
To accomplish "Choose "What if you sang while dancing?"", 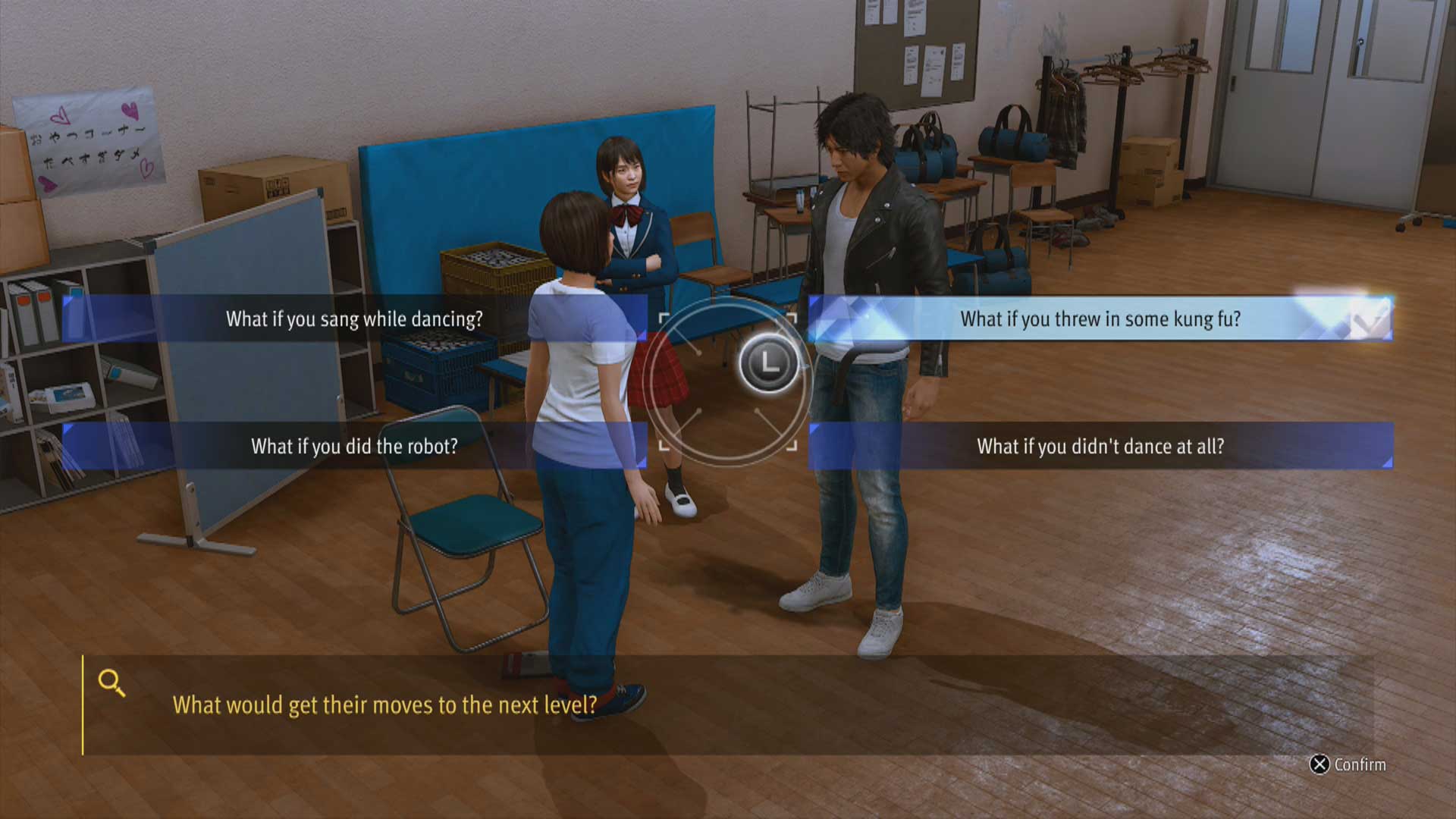I will (354, 318).
